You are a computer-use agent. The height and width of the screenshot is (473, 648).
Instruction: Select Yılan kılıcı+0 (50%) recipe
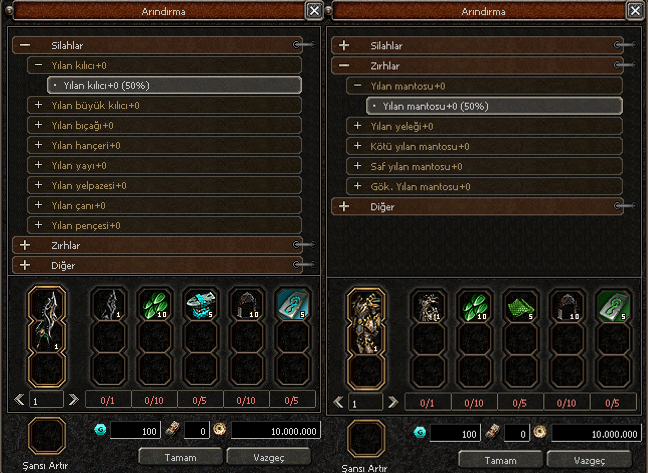click(x=176, y=85)
